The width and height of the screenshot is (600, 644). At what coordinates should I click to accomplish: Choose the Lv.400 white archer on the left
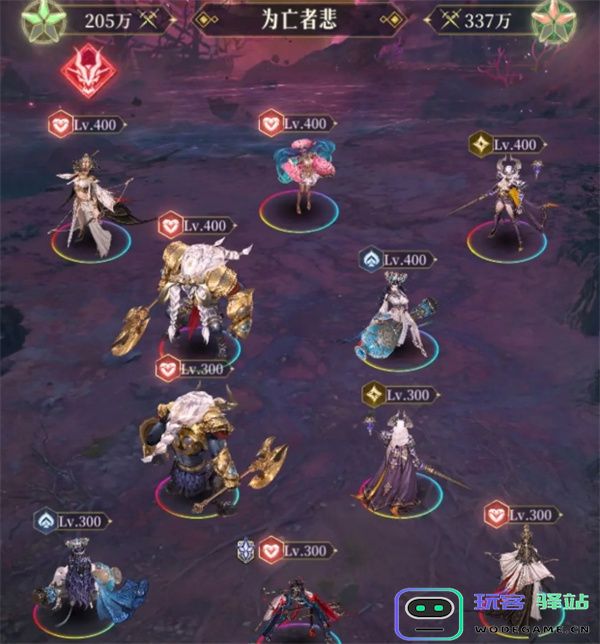point(88,198)
